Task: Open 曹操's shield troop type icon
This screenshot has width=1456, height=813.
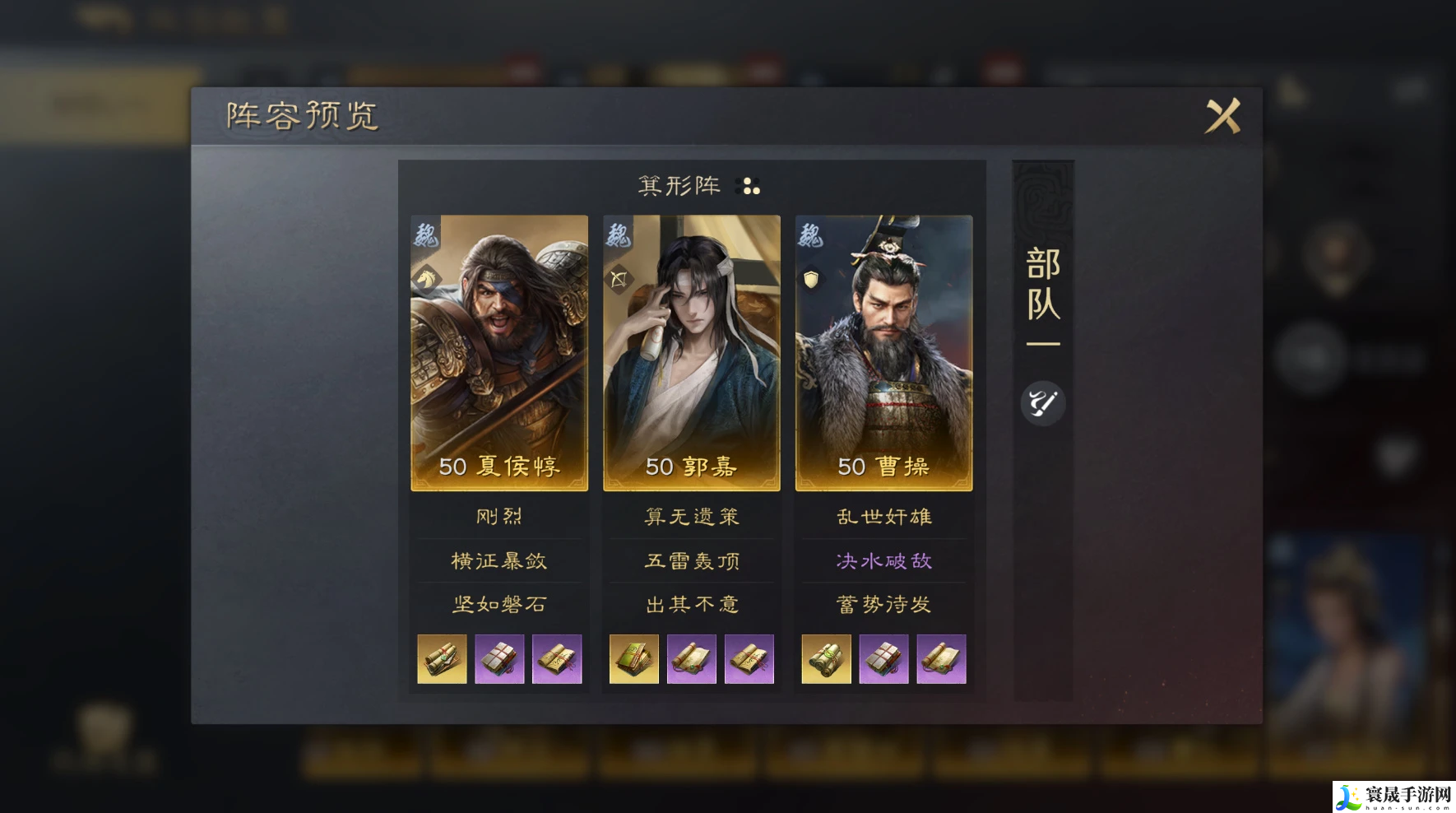Action: (x=811, y=280)
